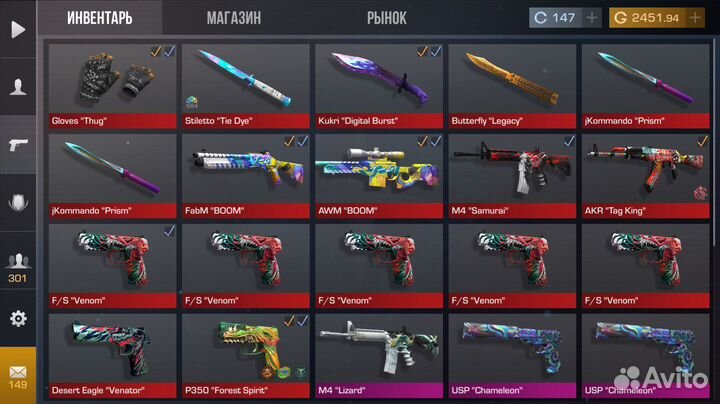Select the M4 "Lizard" rifle
The image size is (720, 404).
point(378,353)
